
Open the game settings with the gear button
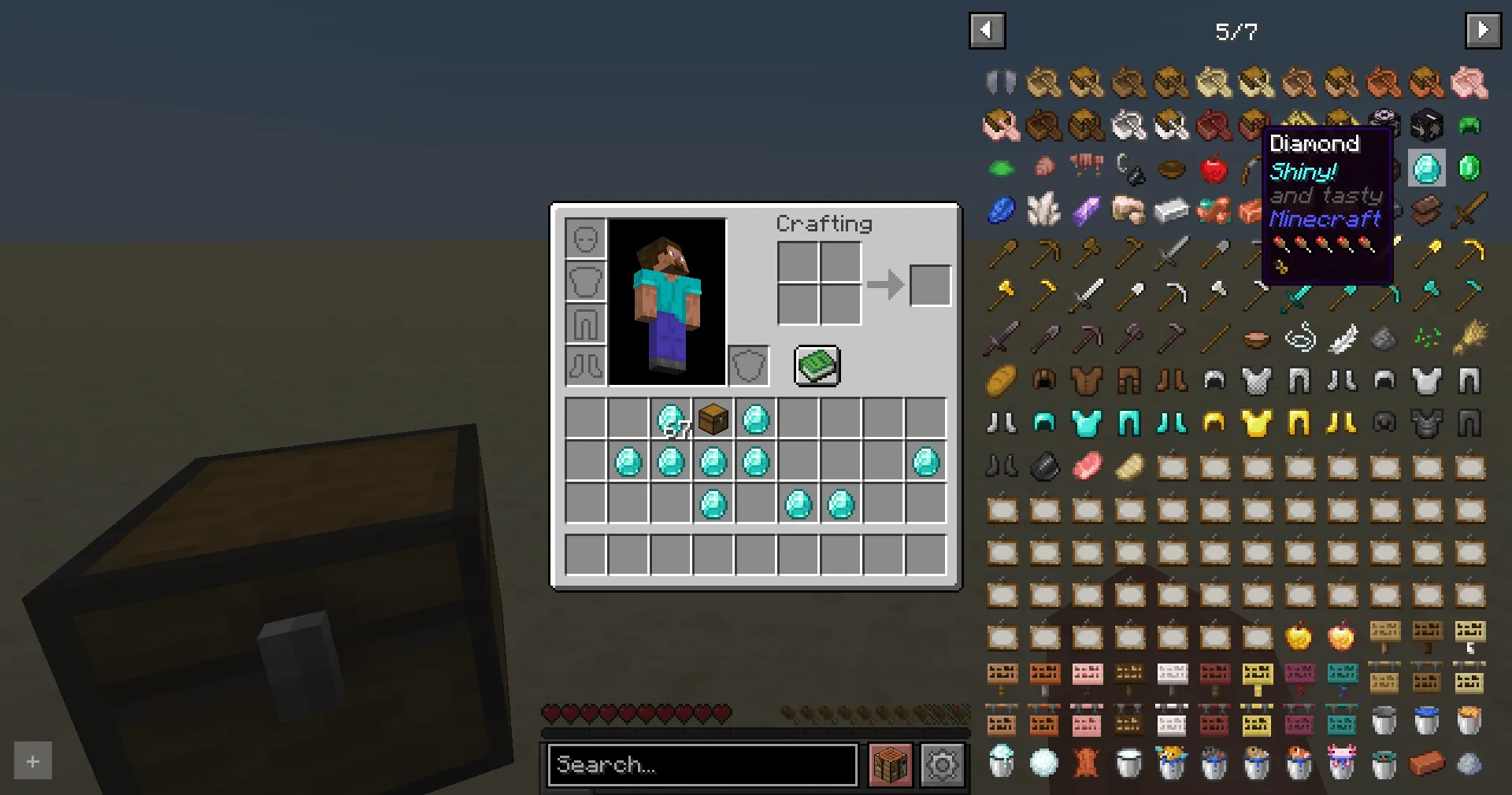point(942,764)
